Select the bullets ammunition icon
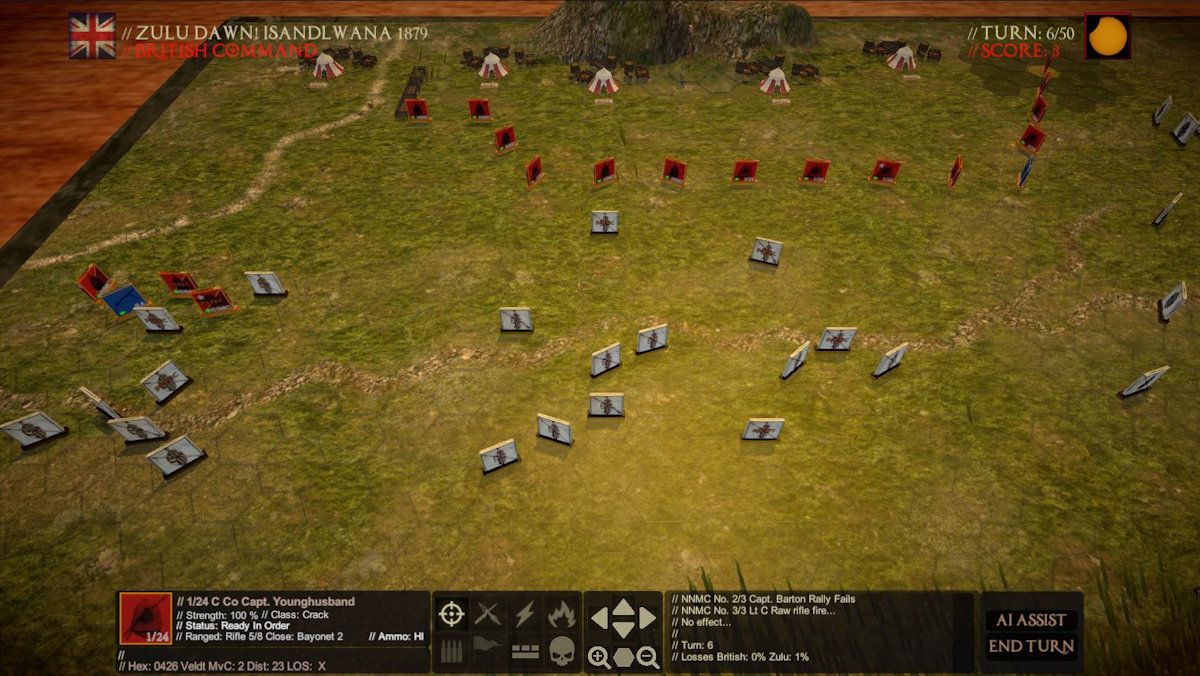1200x676 pixels. pyautogui.click(x=451, y=651)
